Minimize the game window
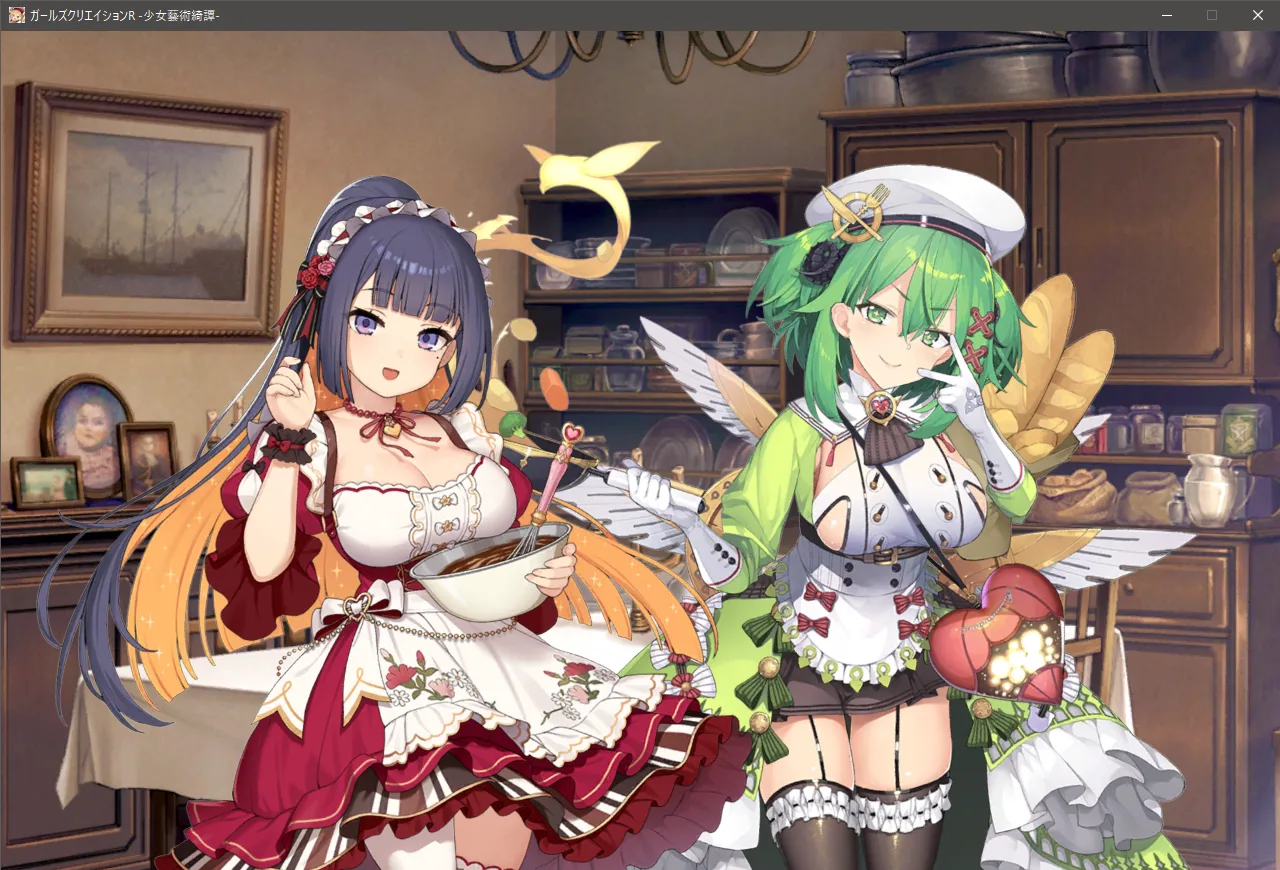This screenshot has height=870, width=1280. click(x=1166, y=15)
